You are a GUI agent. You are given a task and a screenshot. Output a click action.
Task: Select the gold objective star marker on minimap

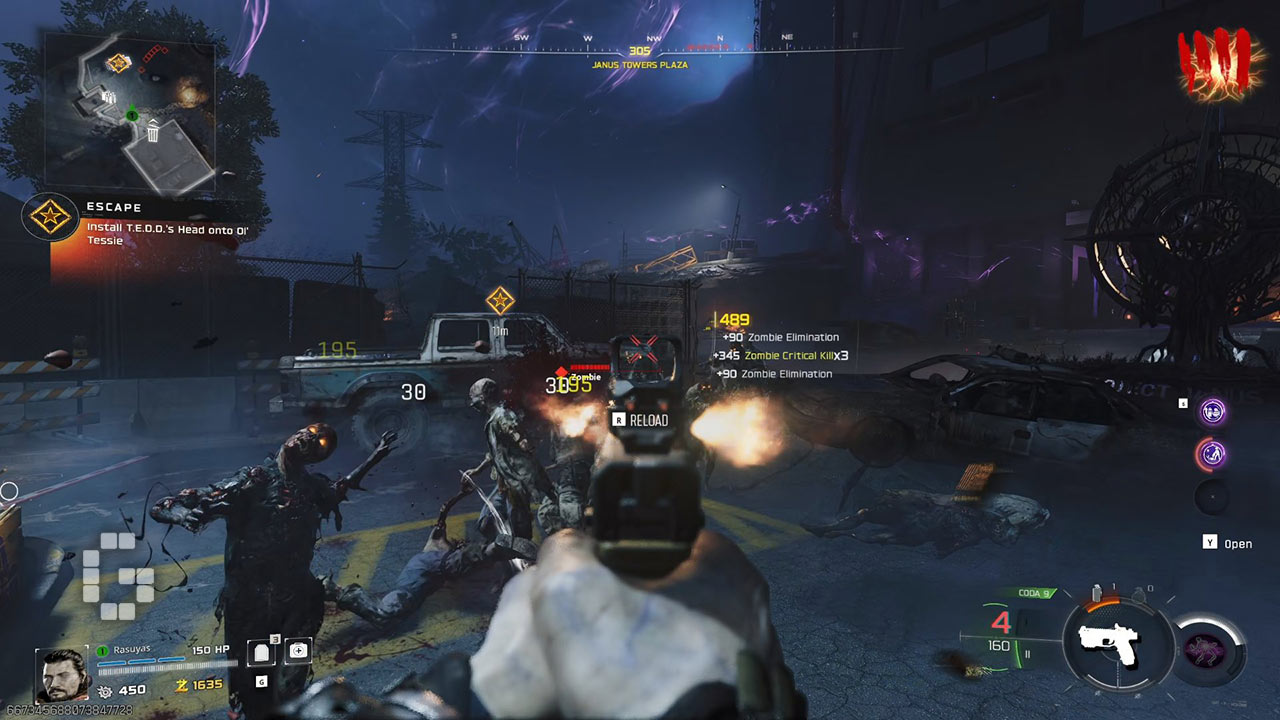click(x=119, y=63)
